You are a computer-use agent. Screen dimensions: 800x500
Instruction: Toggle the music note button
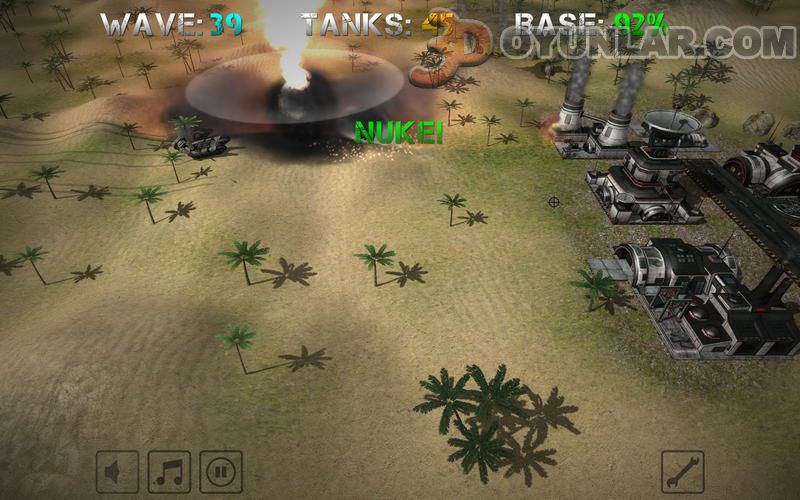point(169,471)
